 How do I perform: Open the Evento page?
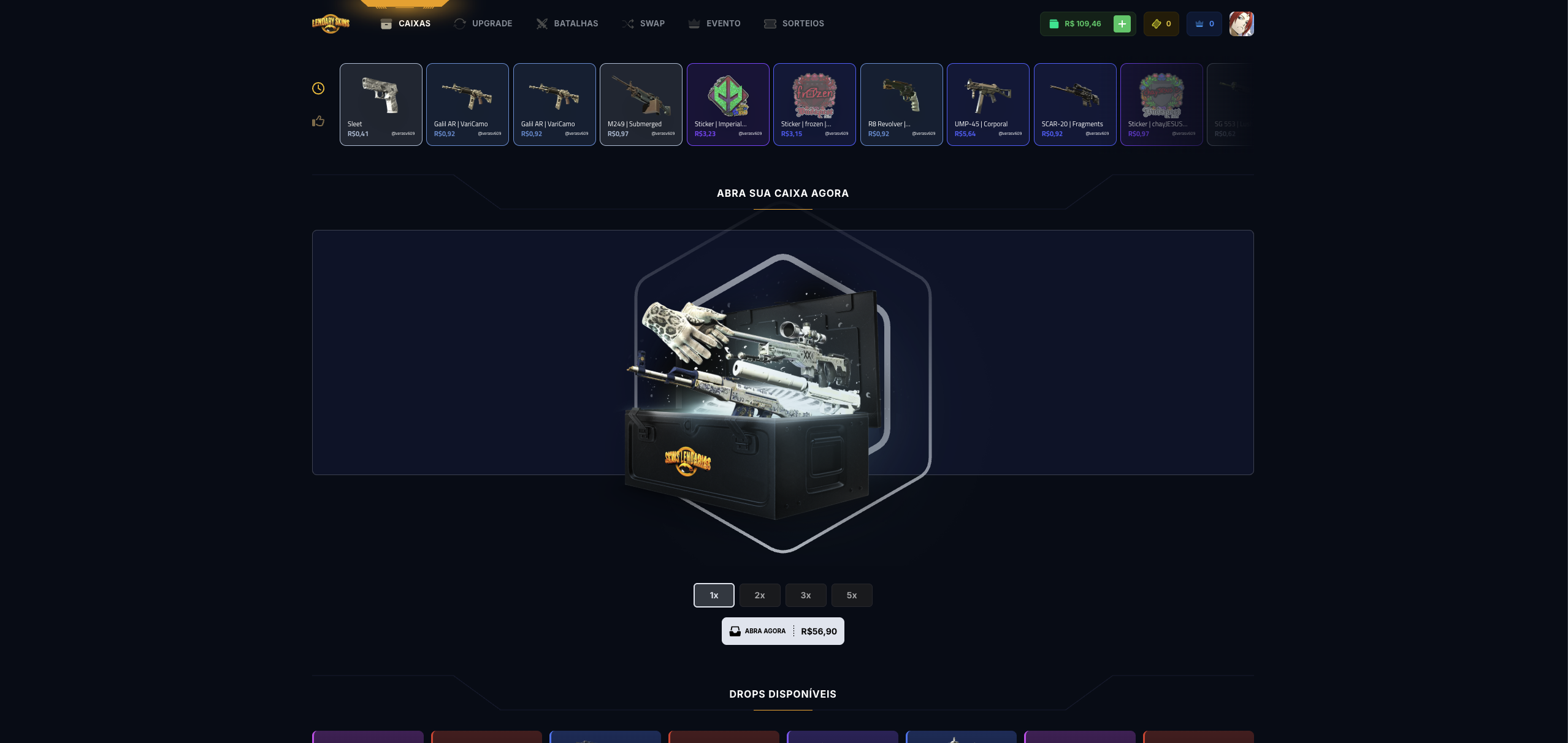tap(714, 23)
